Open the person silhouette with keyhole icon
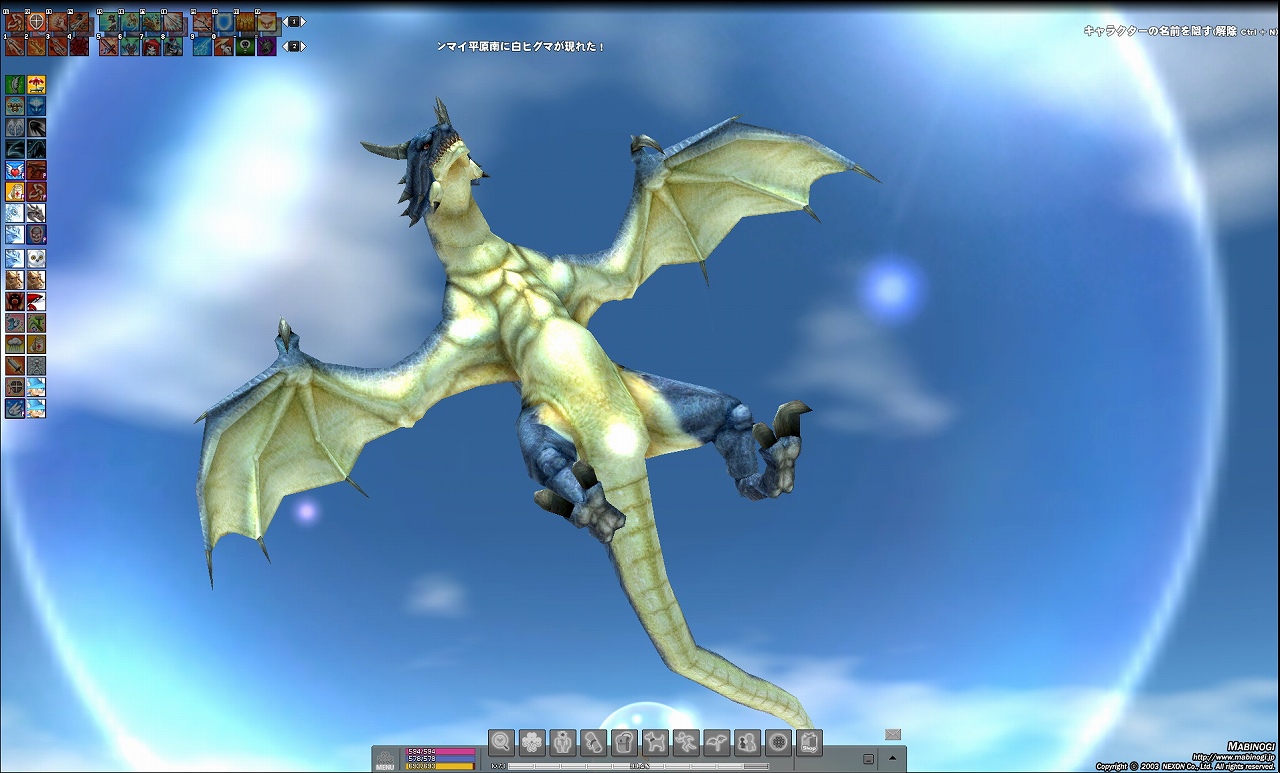Viewport: 1280px width, 773px height. coord(747,742)
